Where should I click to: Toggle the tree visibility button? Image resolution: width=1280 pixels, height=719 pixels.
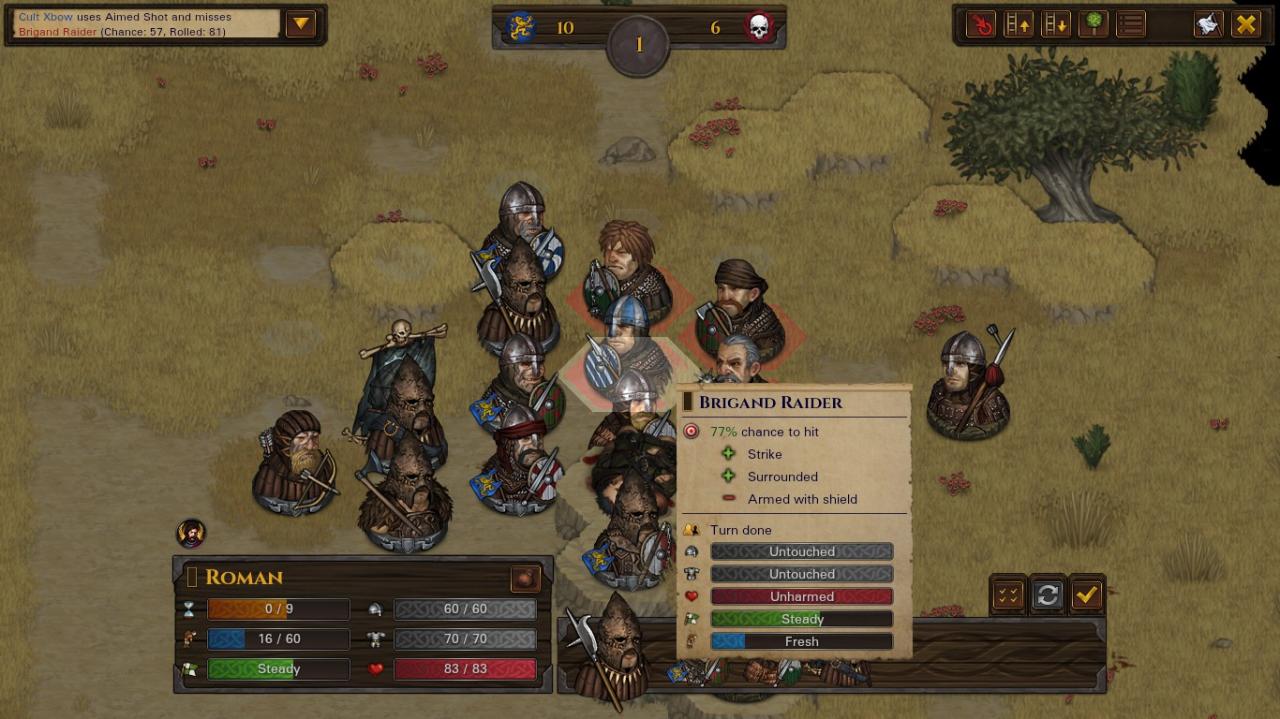1092,24
